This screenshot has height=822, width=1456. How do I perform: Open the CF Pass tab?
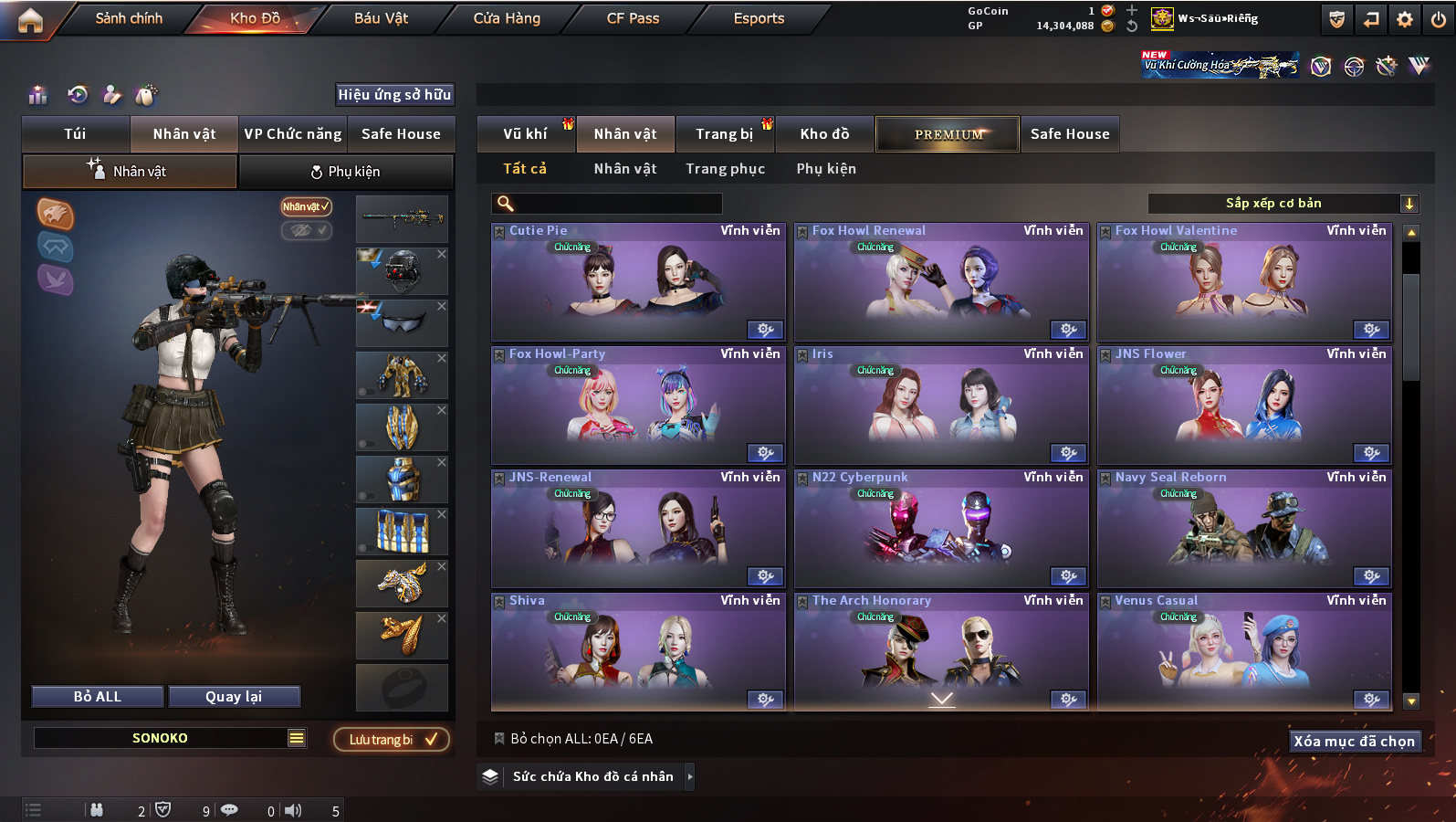point(633,18)
